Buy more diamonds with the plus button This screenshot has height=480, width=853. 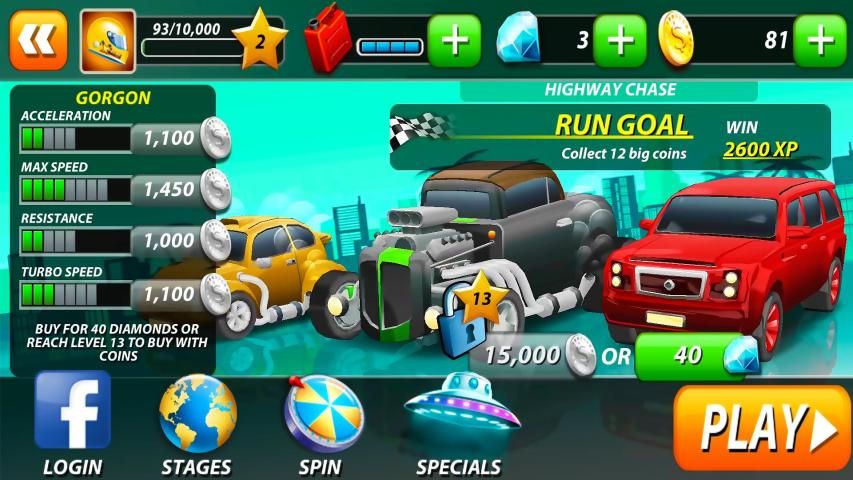[619, 41]
